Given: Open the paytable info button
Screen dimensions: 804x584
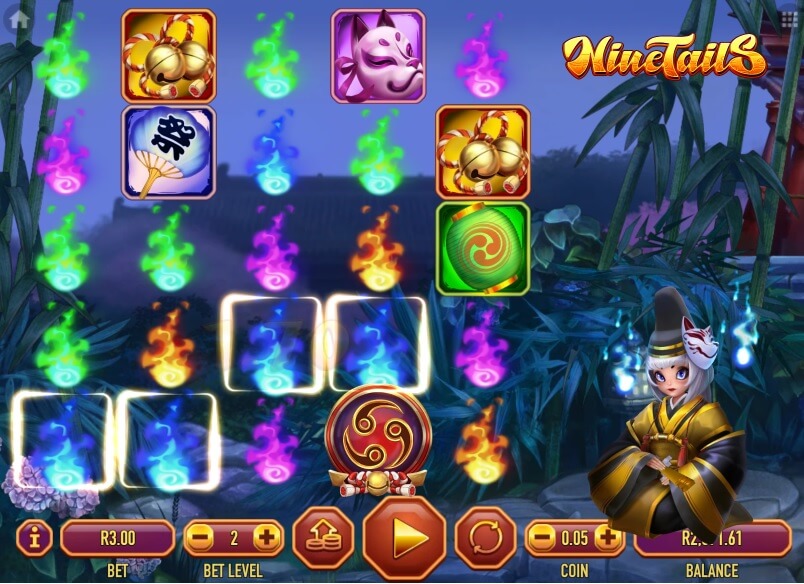Looking at the screenshot, I should pyautogui.click(x=35, y=538).
